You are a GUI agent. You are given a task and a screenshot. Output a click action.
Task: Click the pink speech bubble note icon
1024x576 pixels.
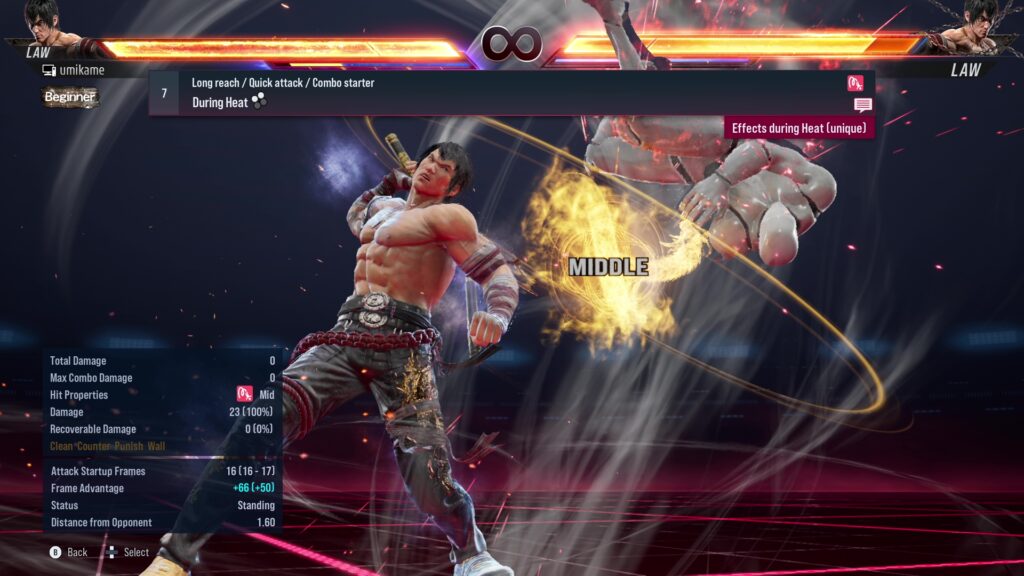tap(862, 105)
